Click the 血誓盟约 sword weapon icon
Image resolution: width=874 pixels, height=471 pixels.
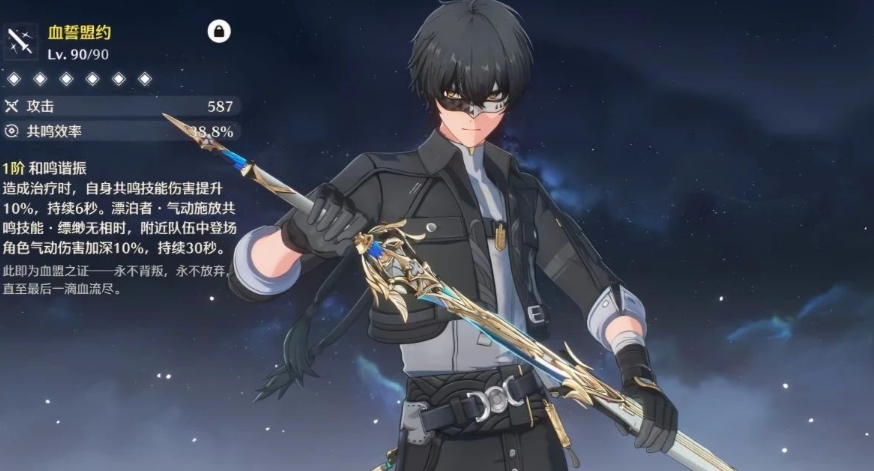21,42
